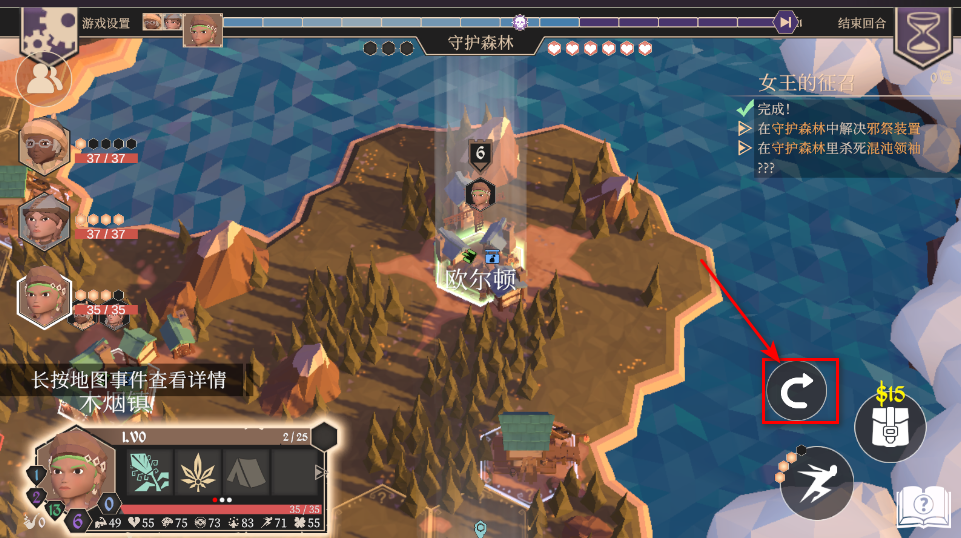961x538 pixels.
Task: Select the golden leaf item slot
Action: click(x=198, y=472)
